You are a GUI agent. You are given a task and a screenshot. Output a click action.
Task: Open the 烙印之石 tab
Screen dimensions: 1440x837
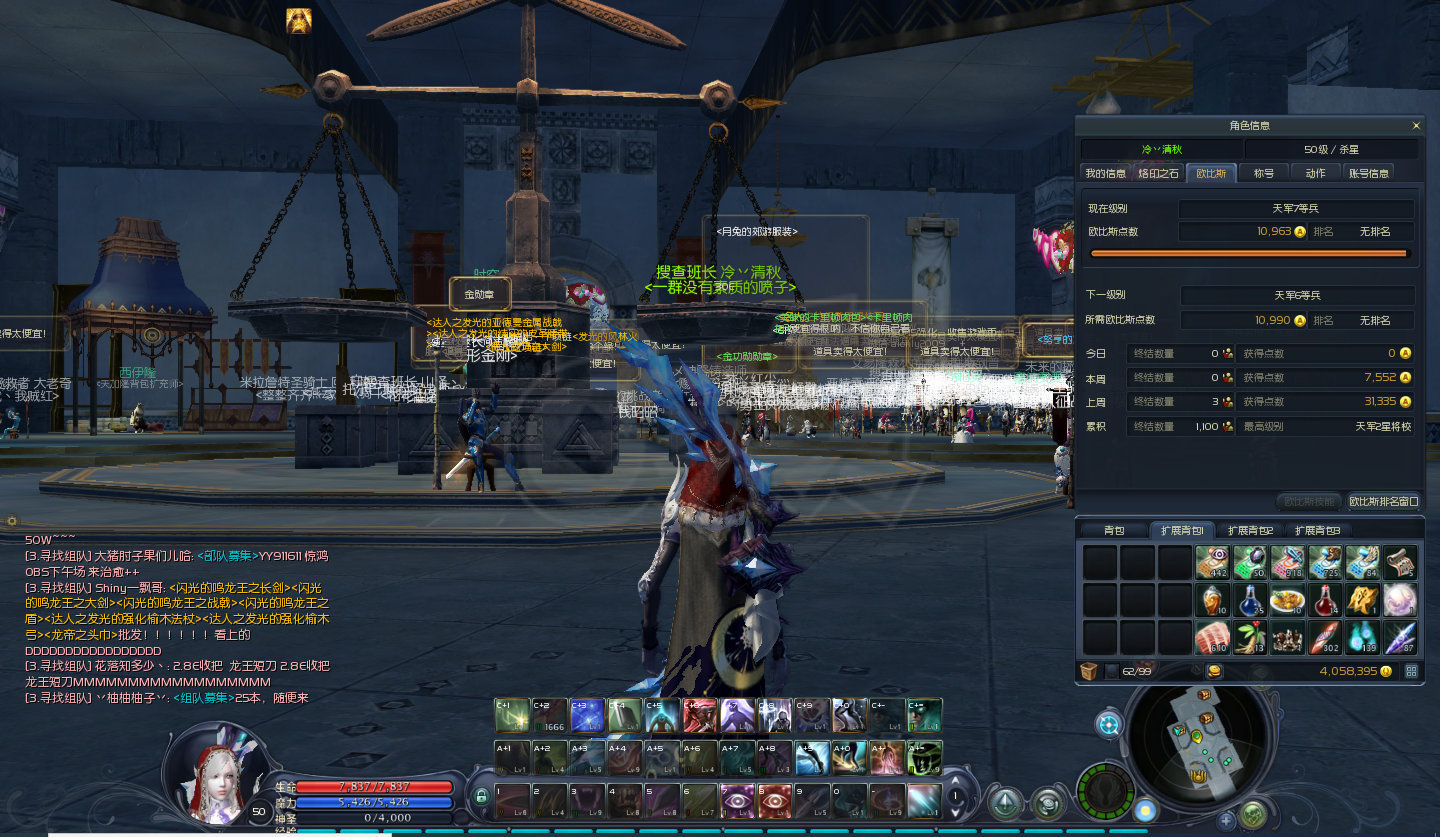click(1159, 173)
